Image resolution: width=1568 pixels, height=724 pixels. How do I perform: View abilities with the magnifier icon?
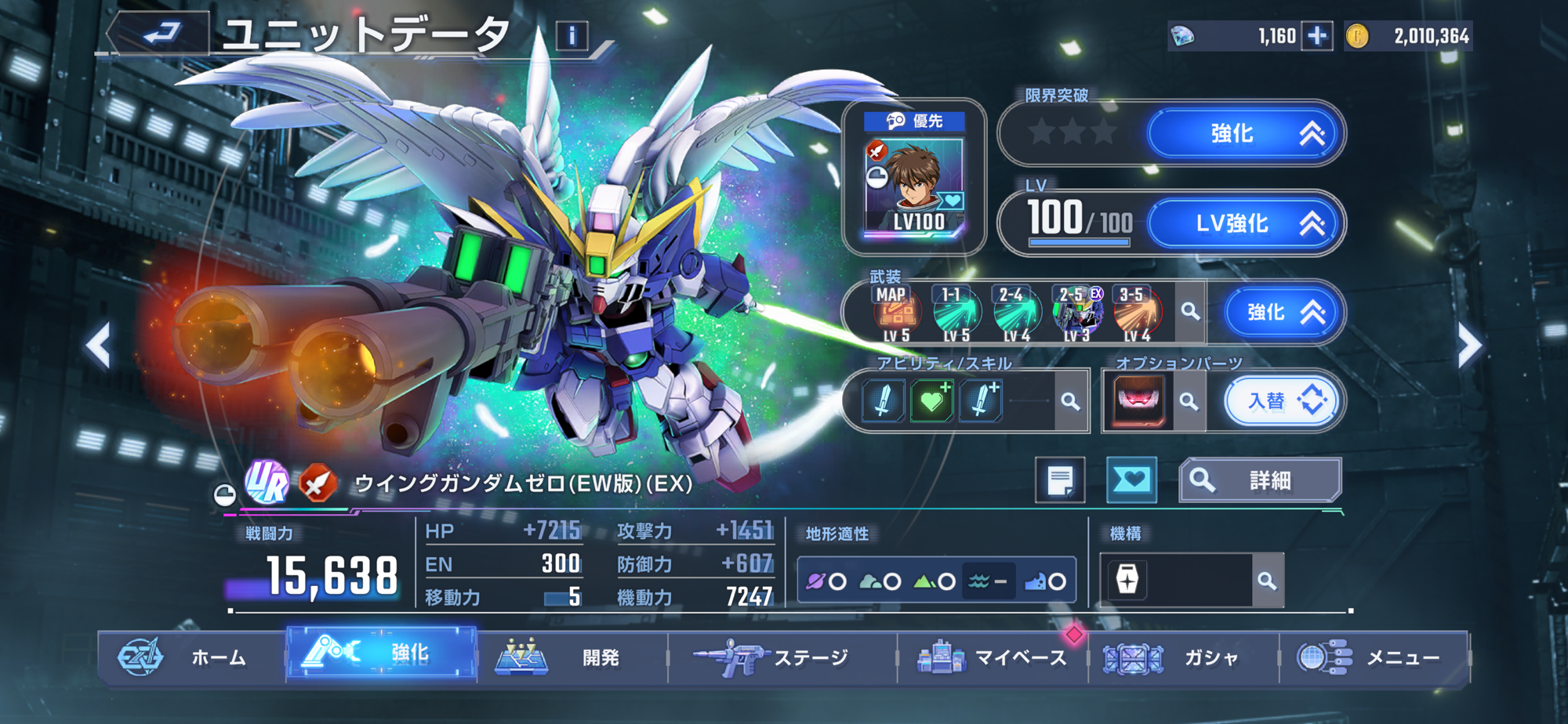point(1071,401)
